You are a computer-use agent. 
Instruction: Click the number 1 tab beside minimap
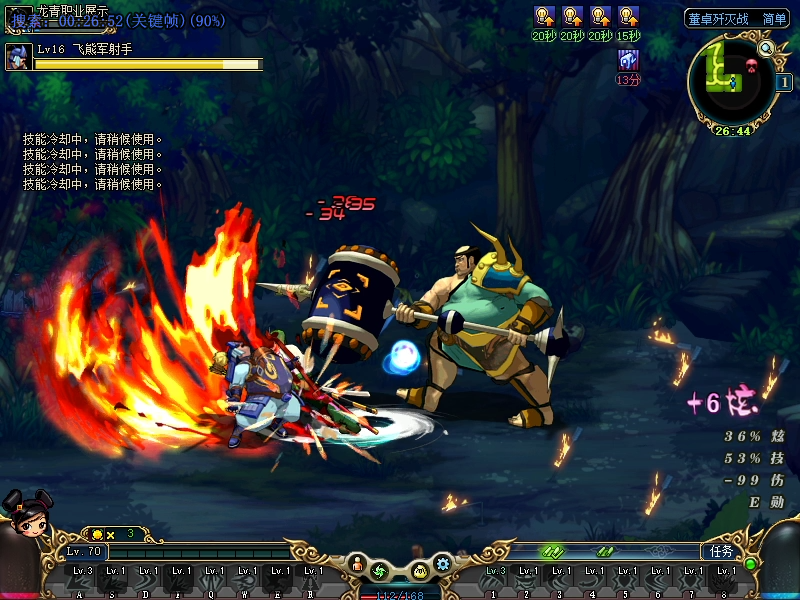[x=783, y=82]
